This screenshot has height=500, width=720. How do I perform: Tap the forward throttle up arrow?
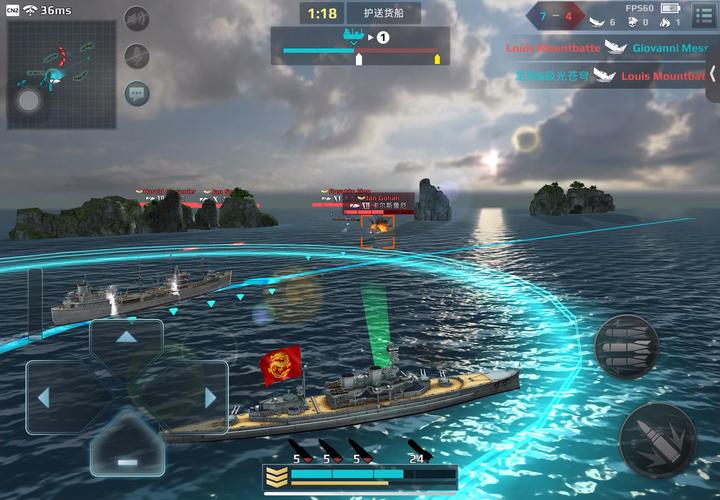[x=126, y=339]
